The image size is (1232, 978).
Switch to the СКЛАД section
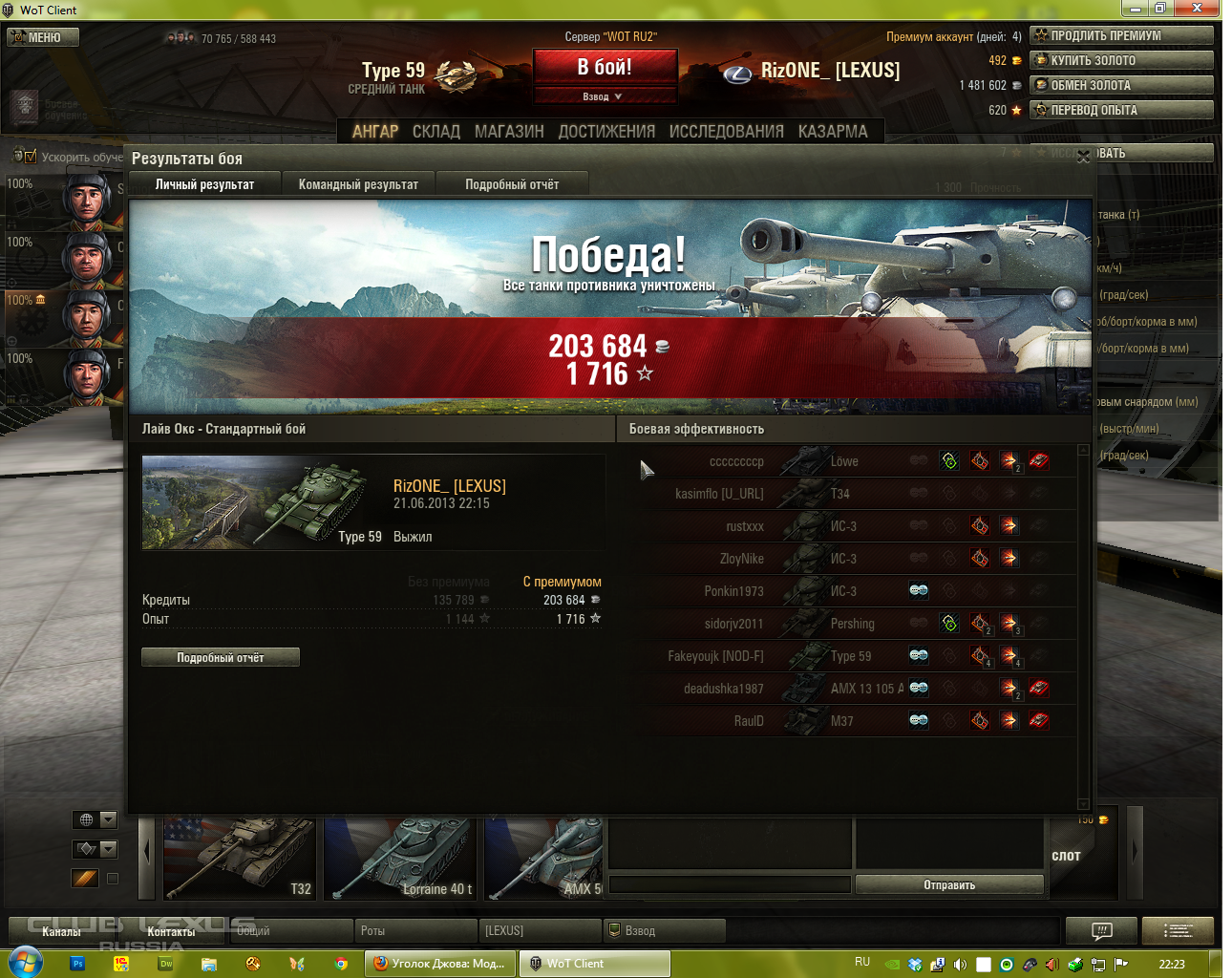pos(435,132)
